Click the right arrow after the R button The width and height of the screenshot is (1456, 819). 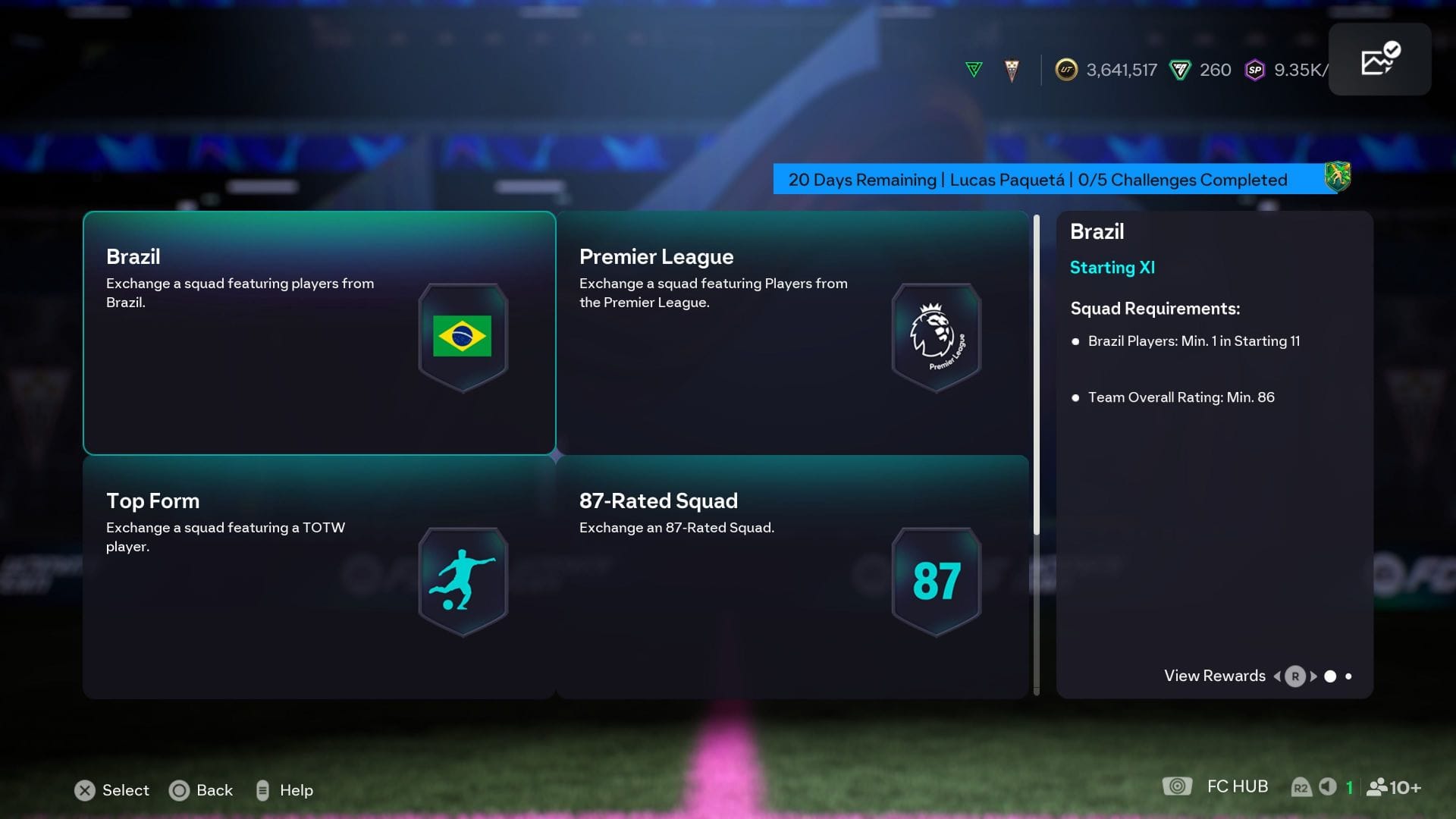(x=1313, y=676)
